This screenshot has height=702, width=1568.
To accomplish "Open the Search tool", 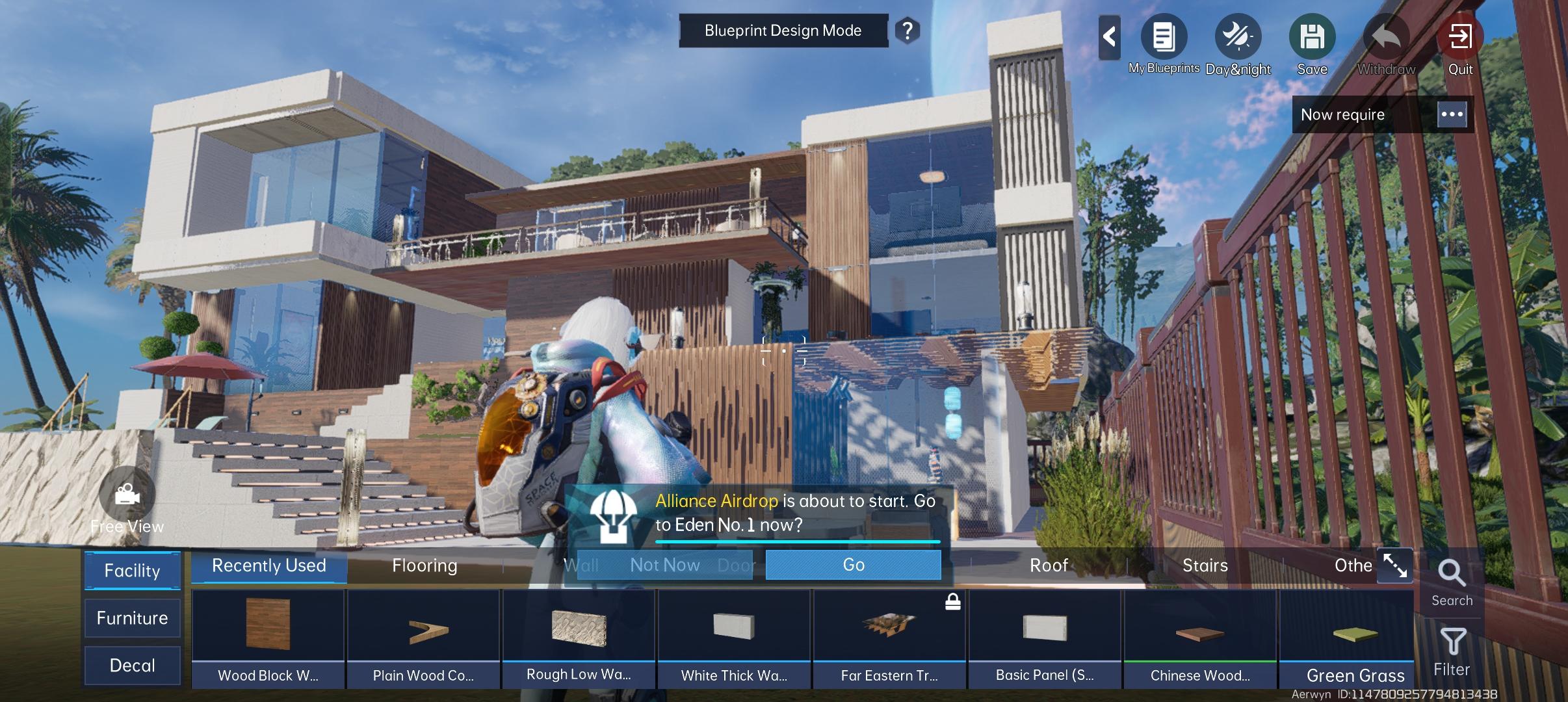I will click(1452, 582).
